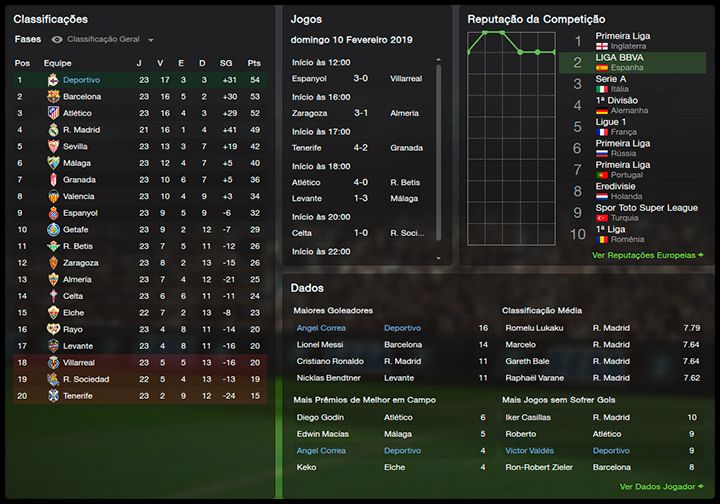Select top scorer Angel Correa
Image resolution: width=720 pixels, height=504 pixels.
[321, 327]
